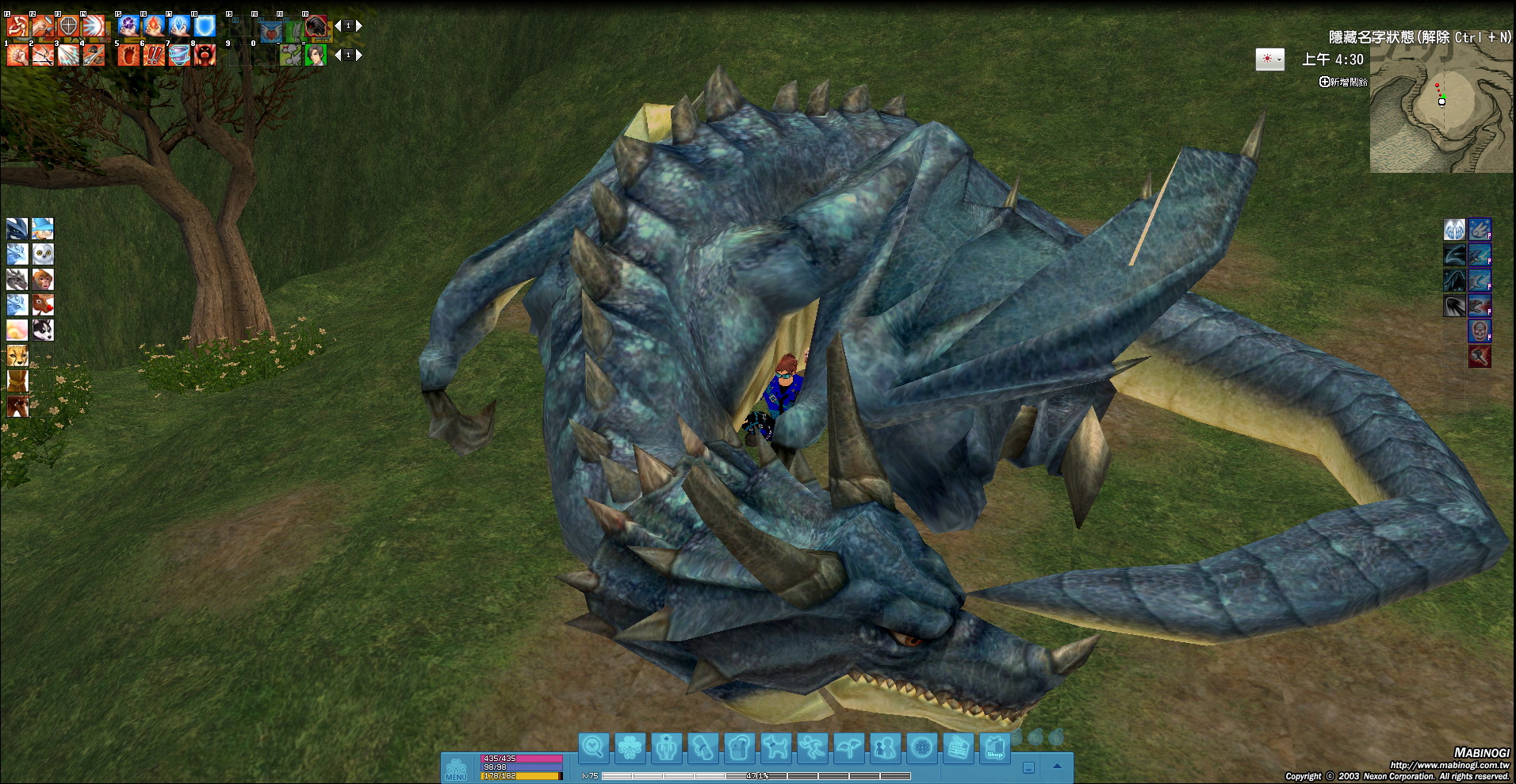Select the character portrait hotkey slot

point(316,55)
